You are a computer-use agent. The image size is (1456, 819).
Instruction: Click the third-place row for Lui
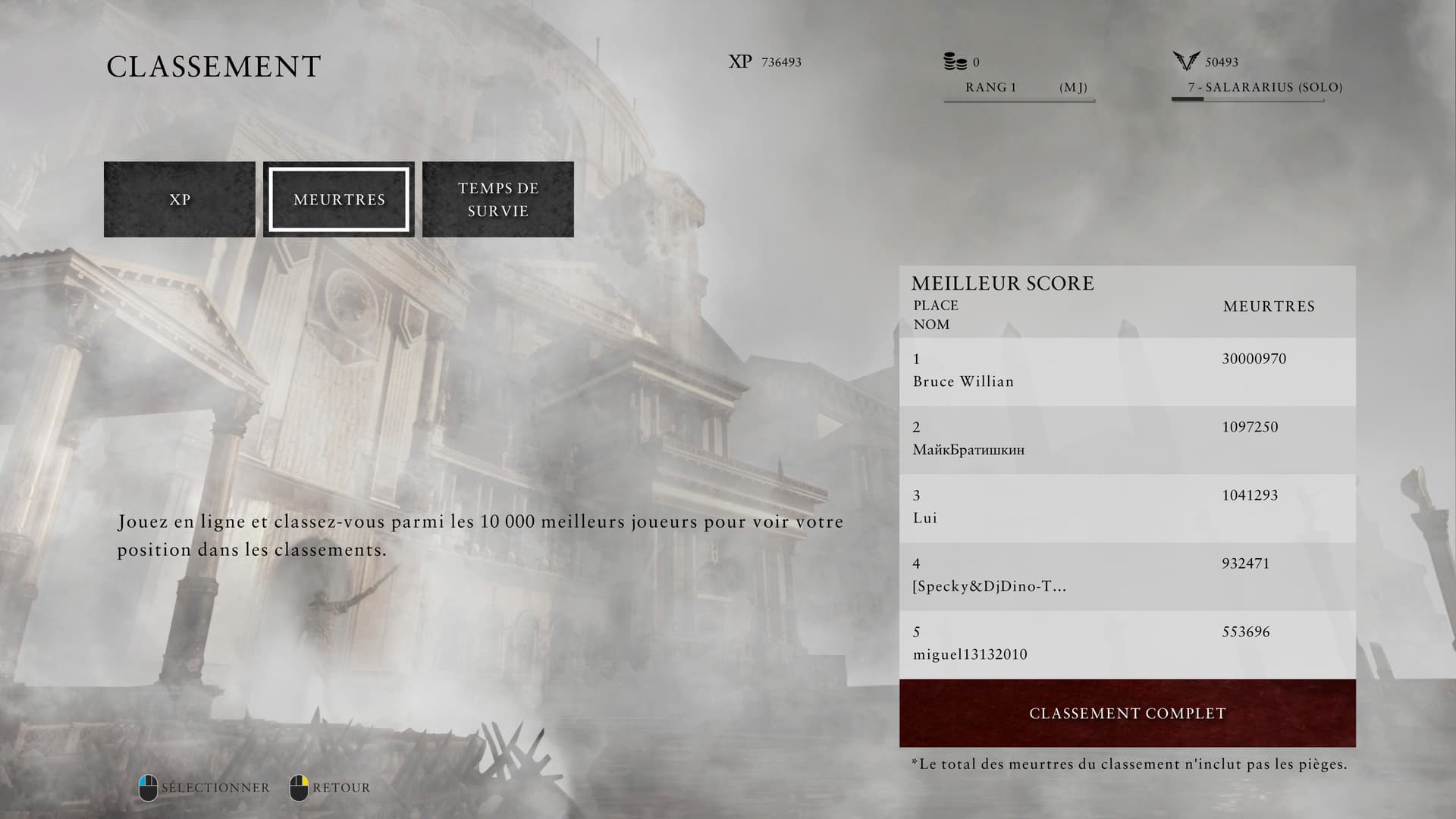(x=1127, y=507)
